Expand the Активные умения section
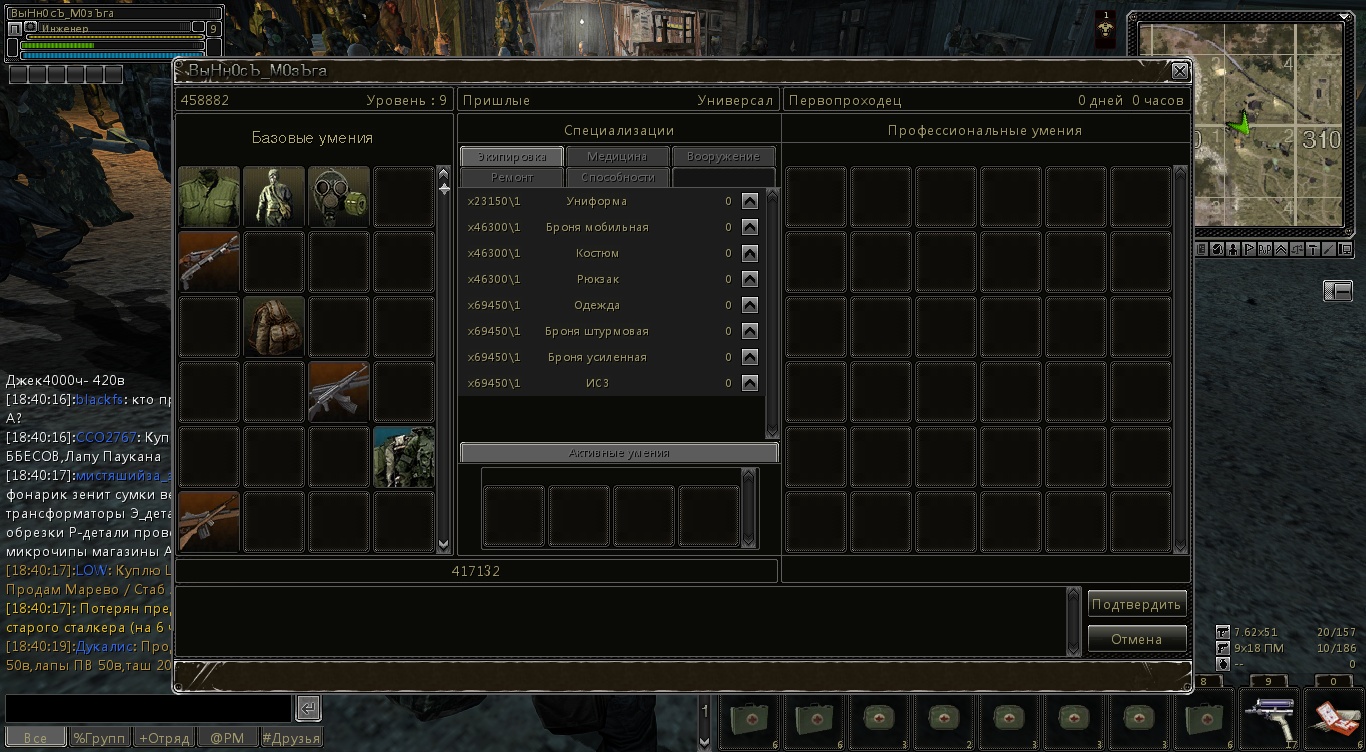1366x752 pixels. [x=618, y=453]
